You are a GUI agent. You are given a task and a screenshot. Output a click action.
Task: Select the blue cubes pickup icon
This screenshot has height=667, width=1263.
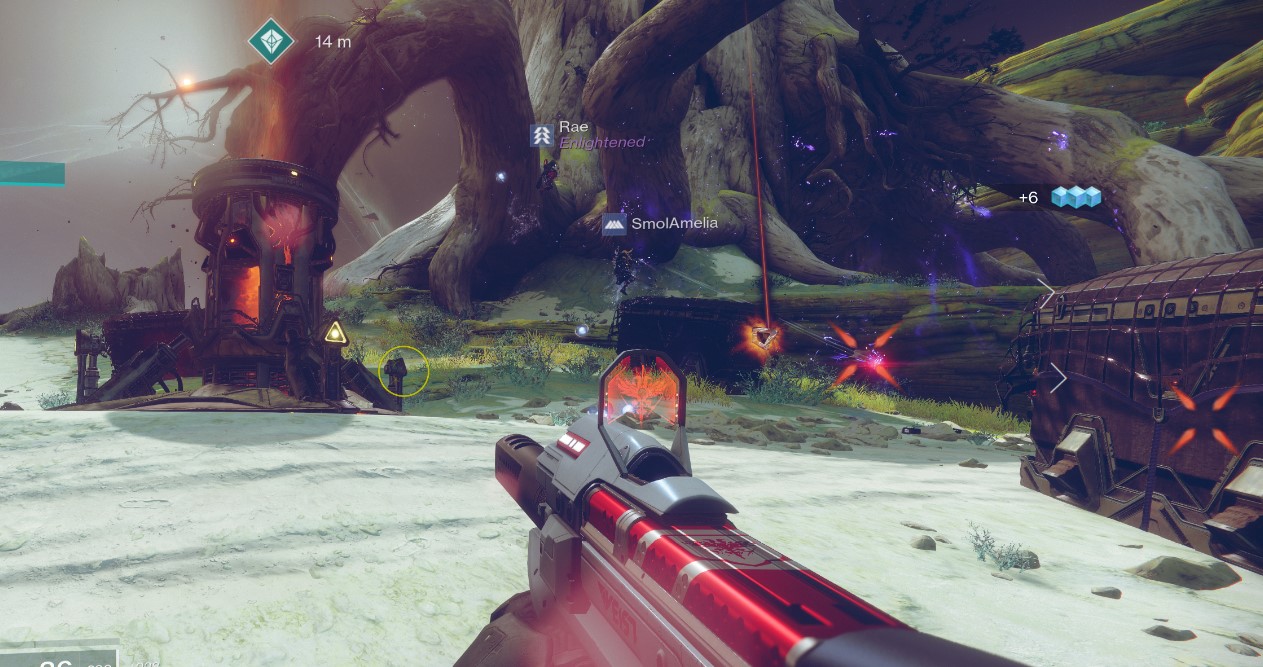coord(1075,197)
